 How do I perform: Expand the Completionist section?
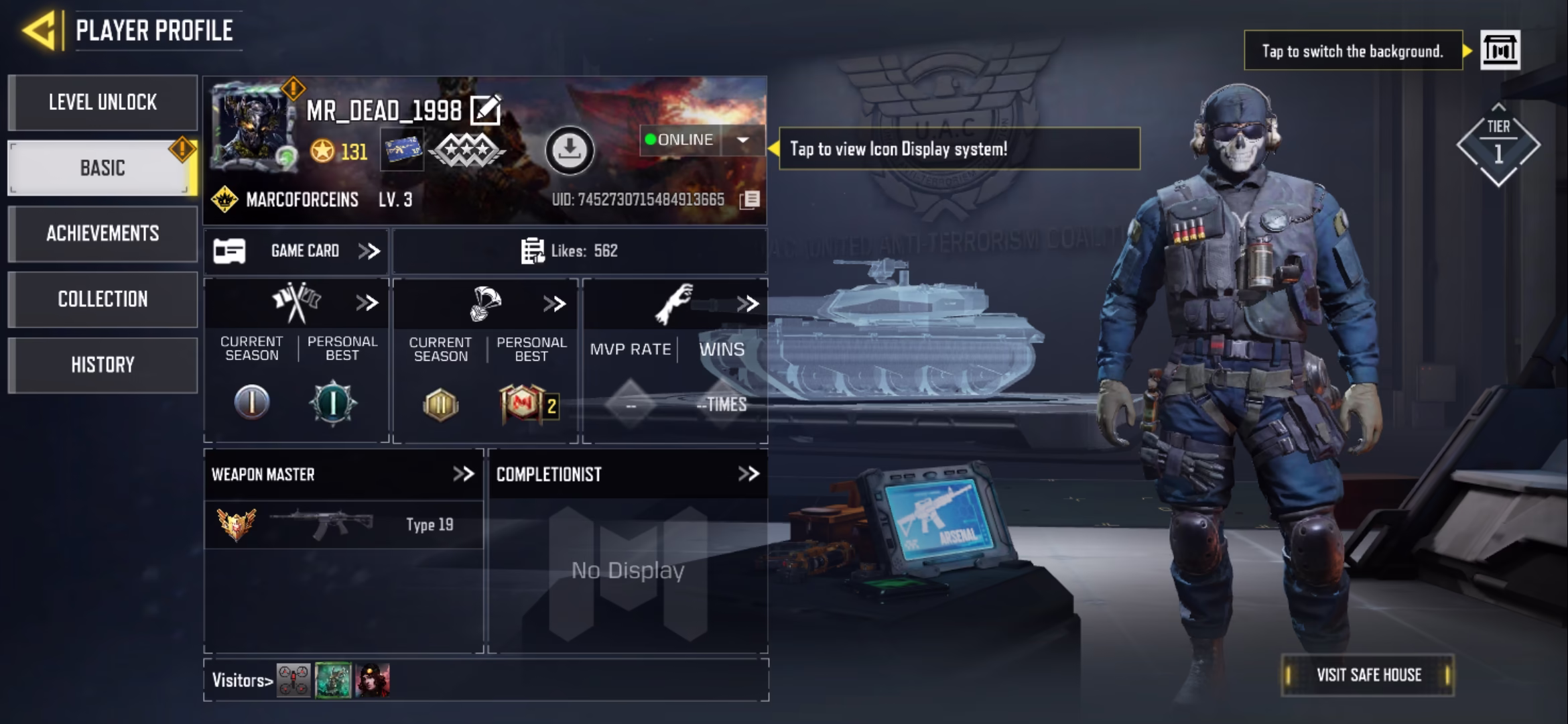[748, 475]
